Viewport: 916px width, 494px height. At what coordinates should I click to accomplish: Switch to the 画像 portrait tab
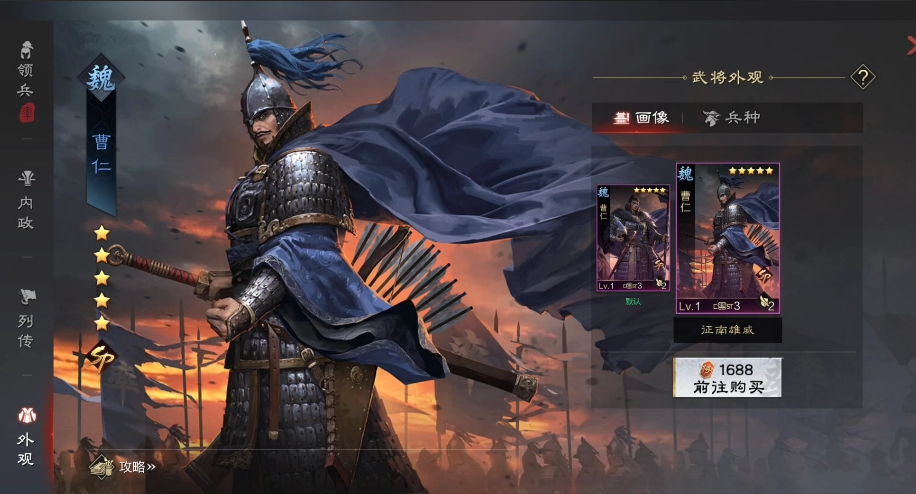pos(641,118)
